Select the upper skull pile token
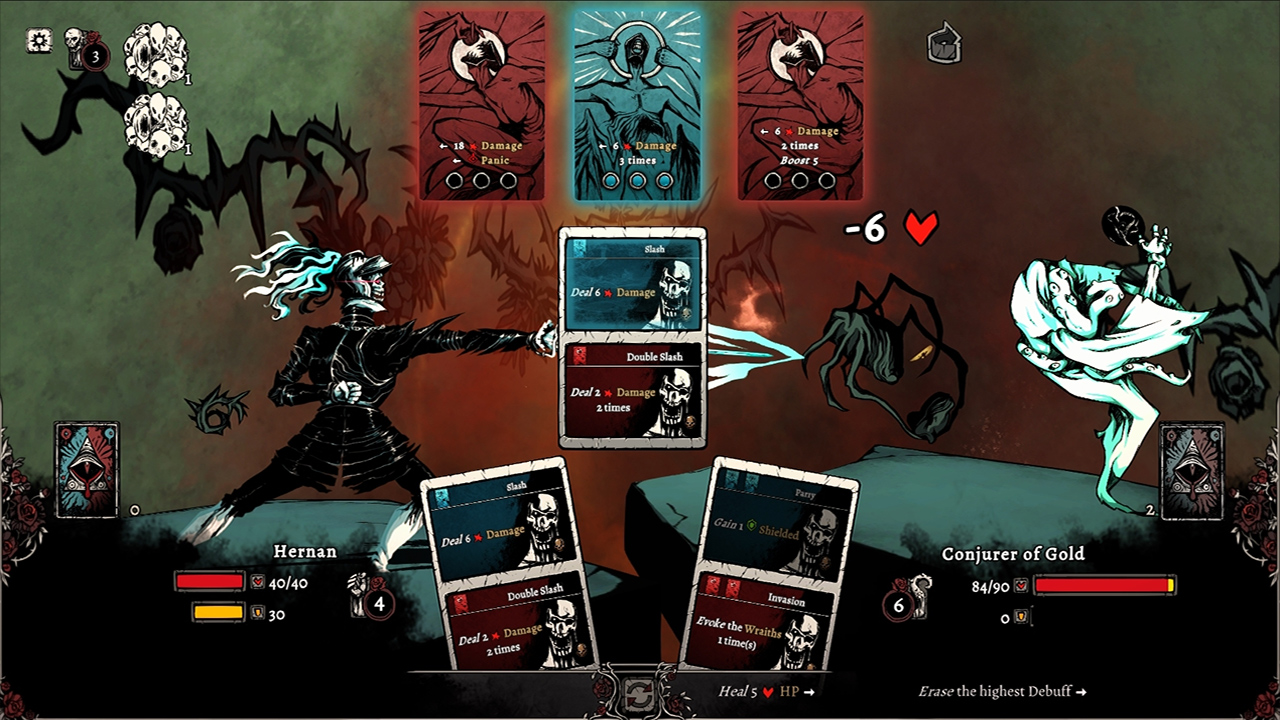This screenshot has height=720, width=1280. 155,55
